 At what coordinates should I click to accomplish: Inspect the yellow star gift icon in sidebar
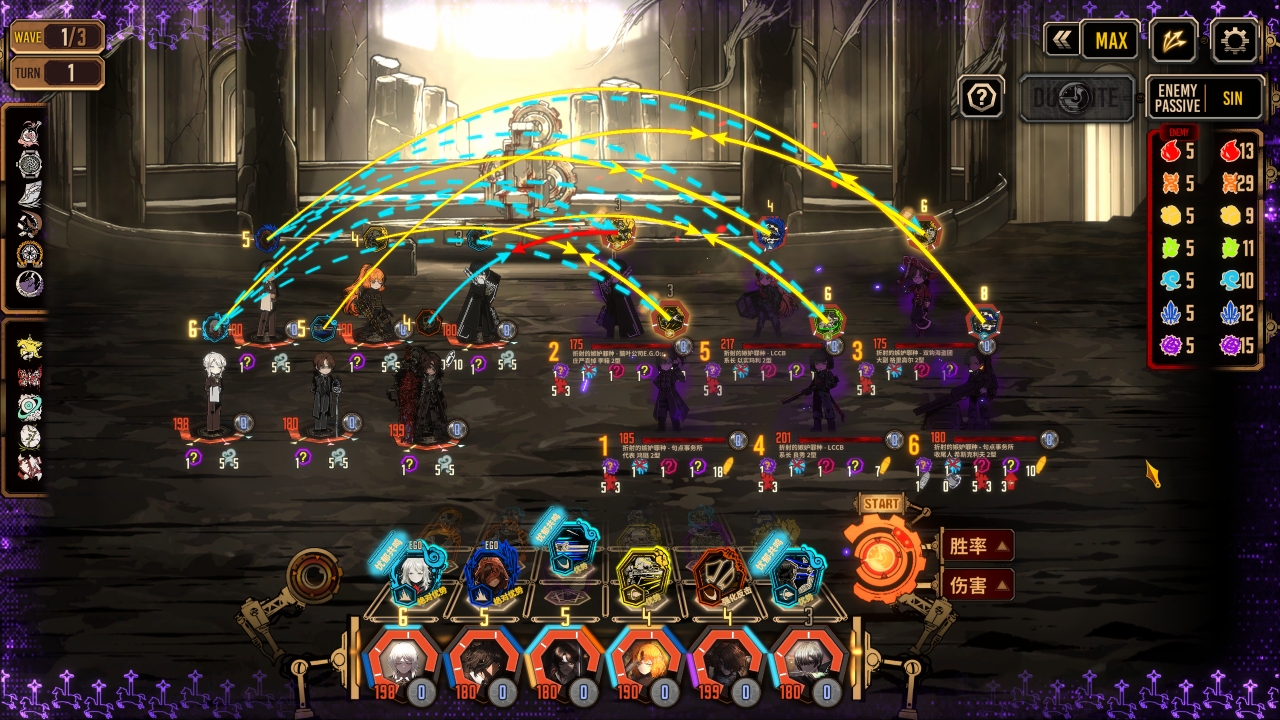click(30, 347)
